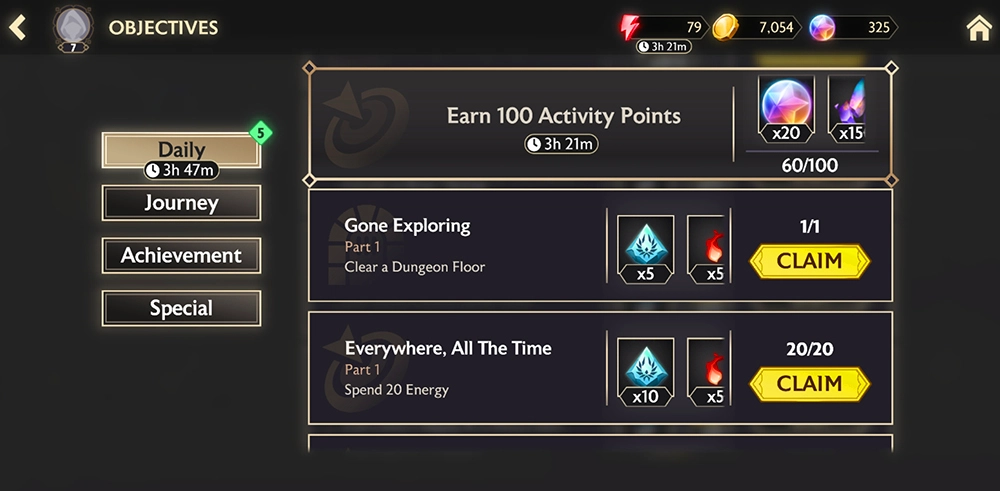1000x491 pixels.
Task: Open the Journey objectives tab
Action: point(181,203)
